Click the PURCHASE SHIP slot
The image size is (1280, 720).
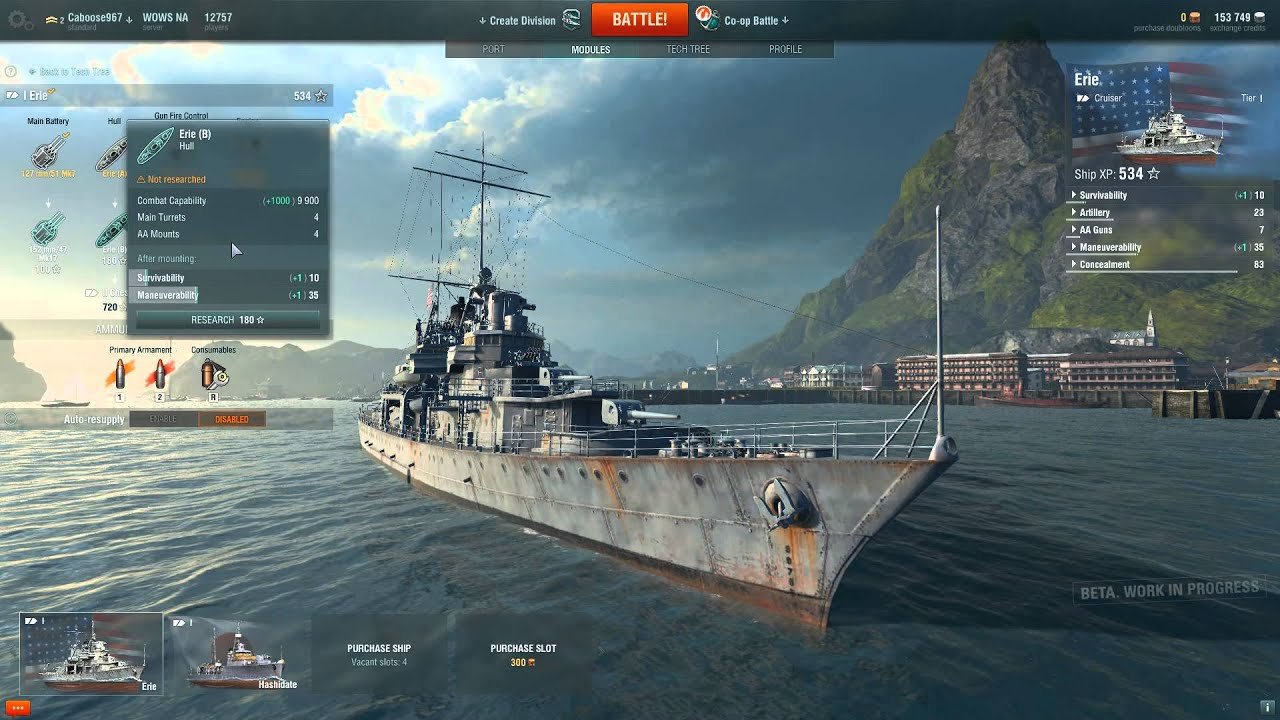379,654
